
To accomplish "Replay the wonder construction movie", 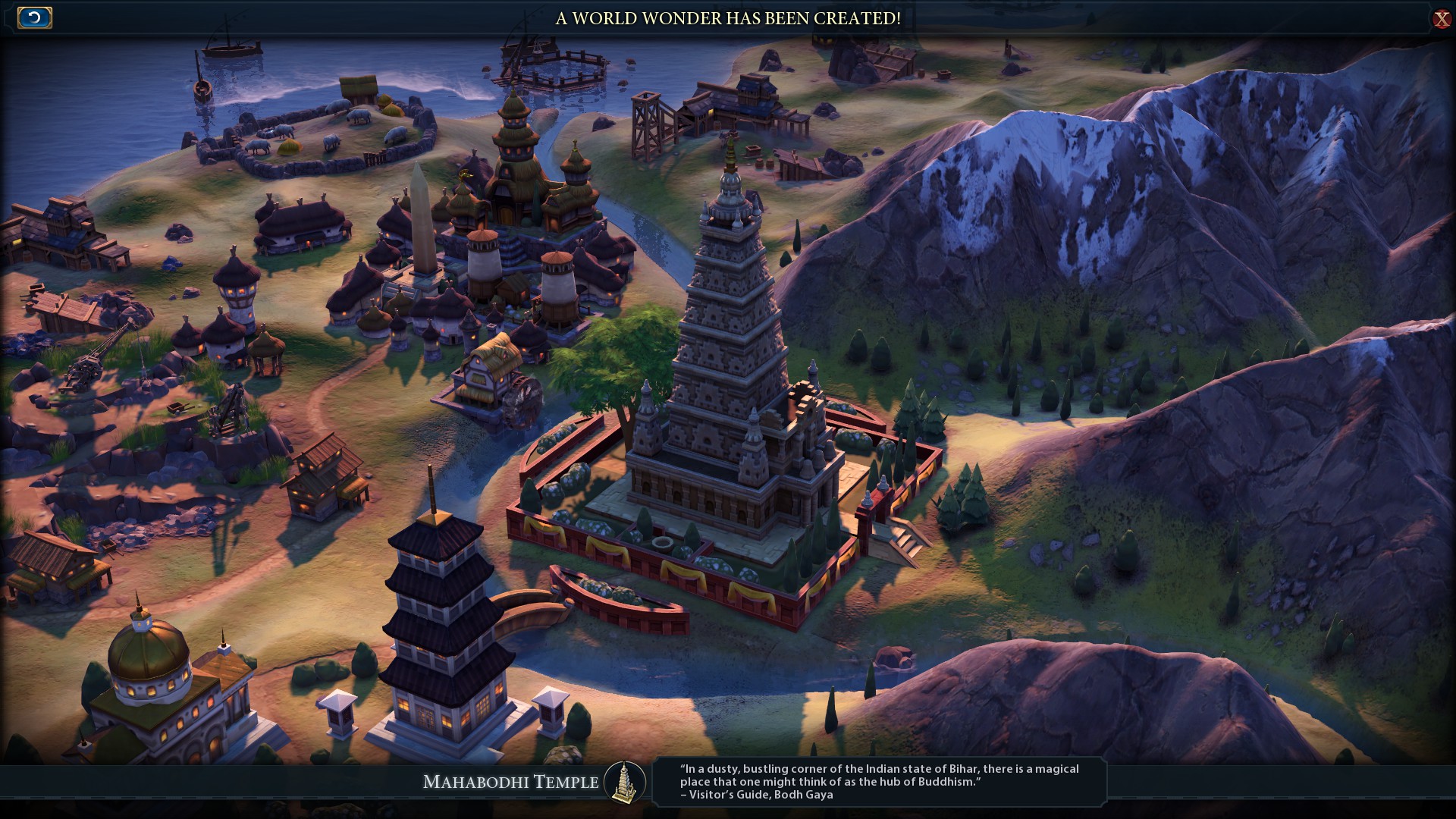I will pyautogui.click(x=34, y=17).
